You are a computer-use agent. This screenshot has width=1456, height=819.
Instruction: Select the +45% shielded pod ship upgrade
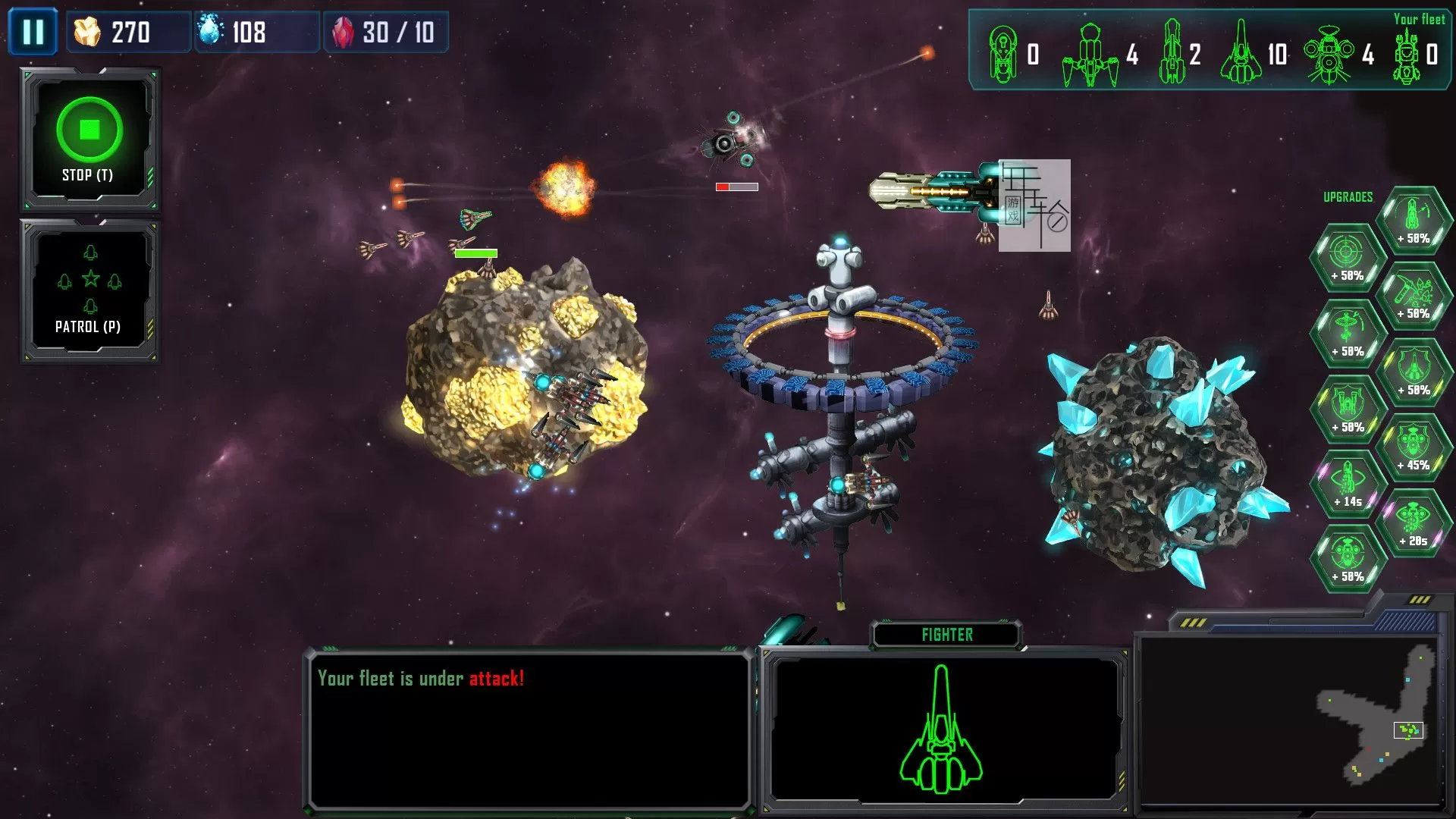point(1414,447)
